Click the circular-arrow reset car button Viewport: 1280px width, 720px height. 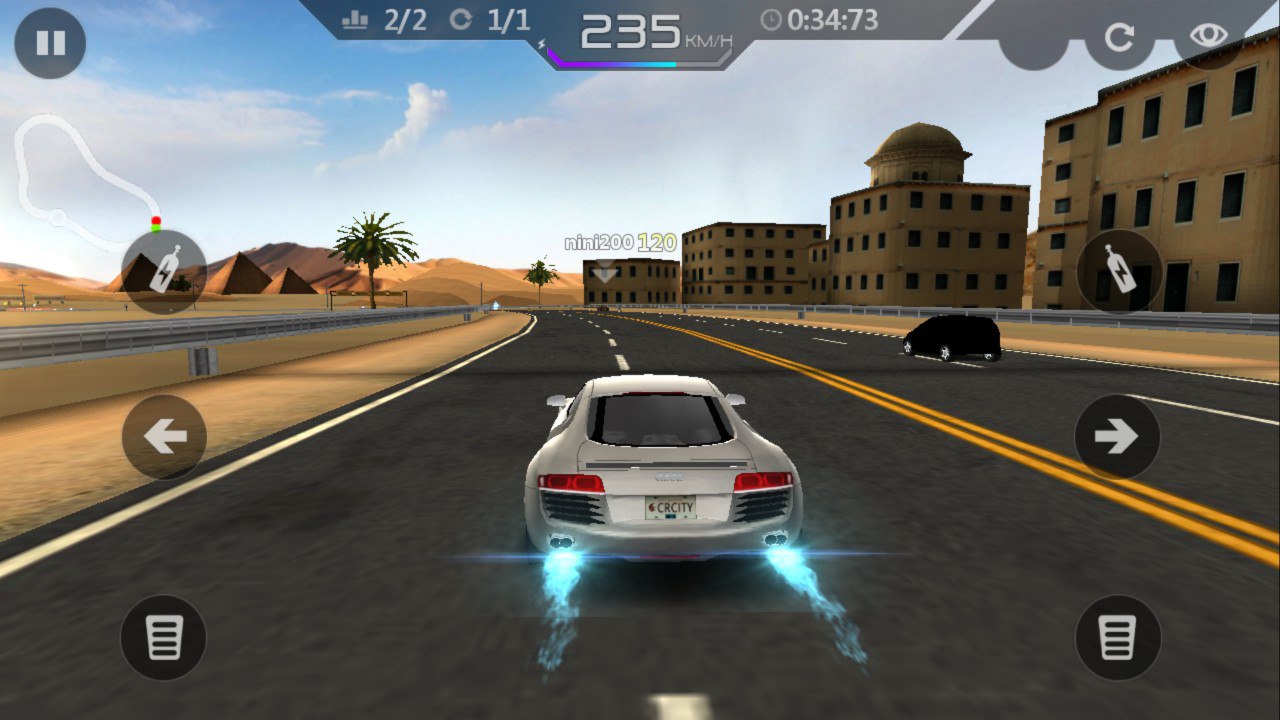tap(1119, 38)
